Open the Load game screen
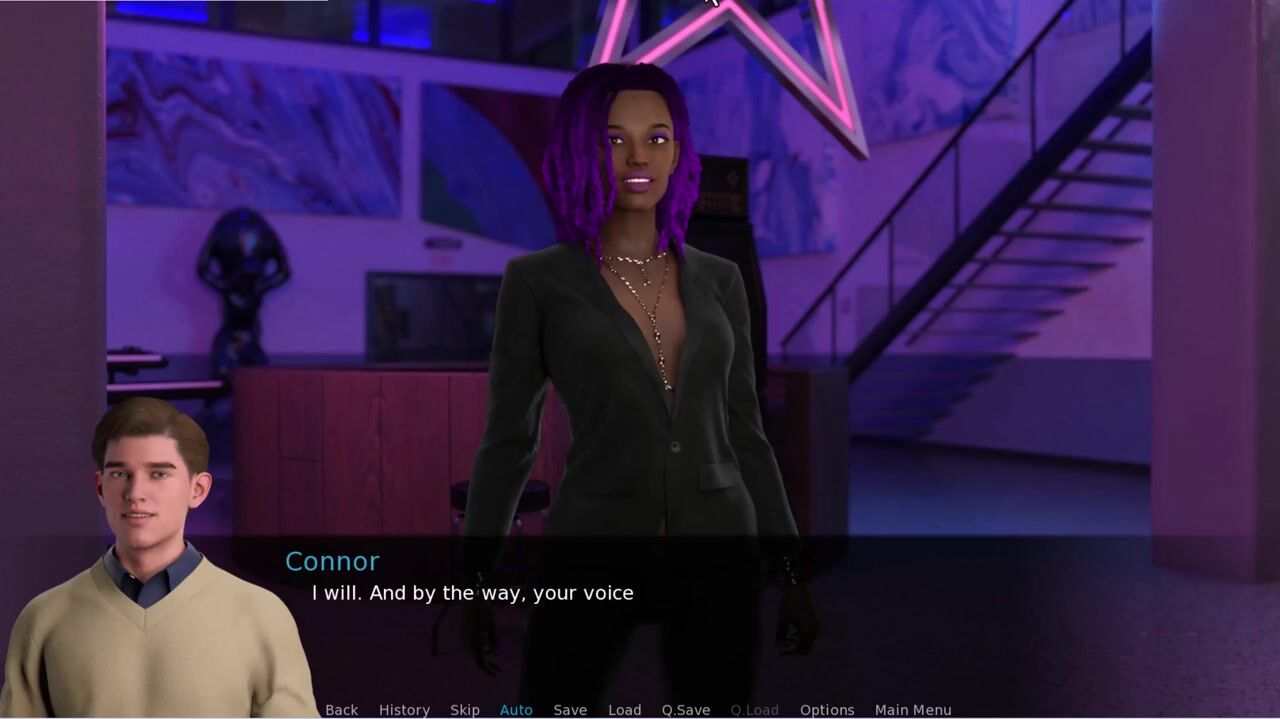The width and height of the screenshot is (1280, 719). pyautogui.click(x=624, y=709)
